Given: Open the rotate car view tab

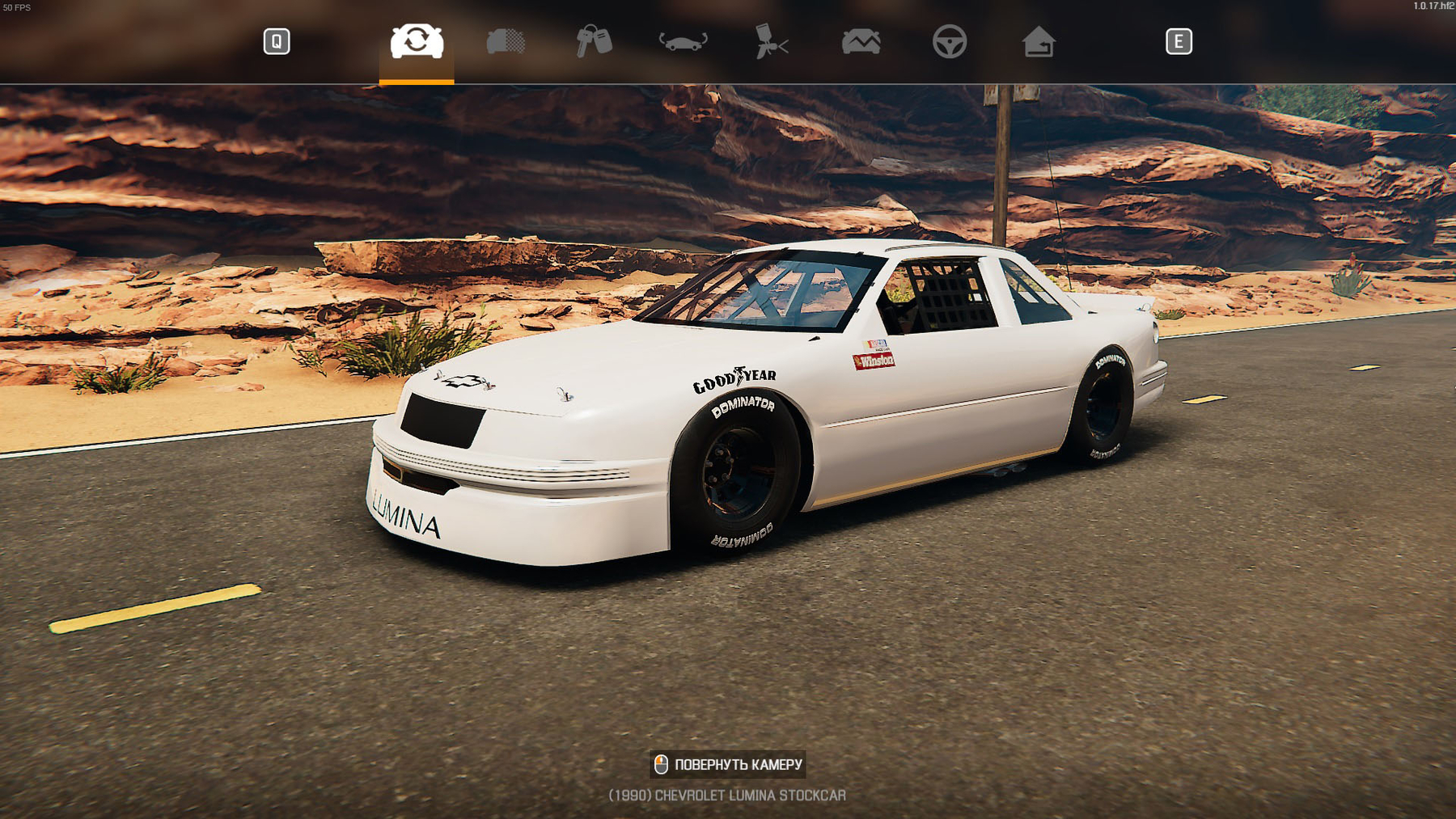Looking at the screenshot, I should point(683,41).
